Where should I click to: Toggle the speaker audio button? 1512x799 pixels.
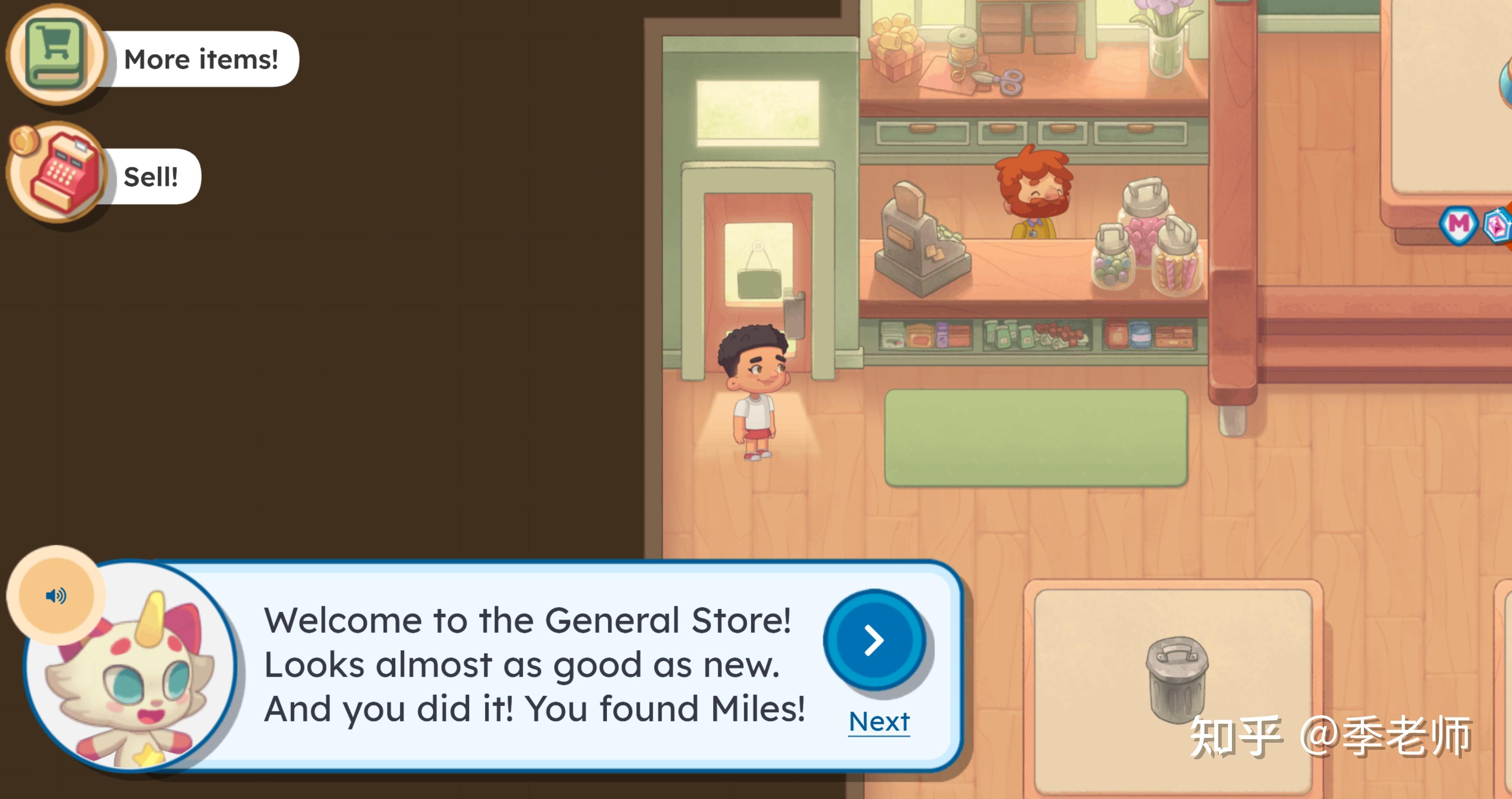[x=56, y=596]
